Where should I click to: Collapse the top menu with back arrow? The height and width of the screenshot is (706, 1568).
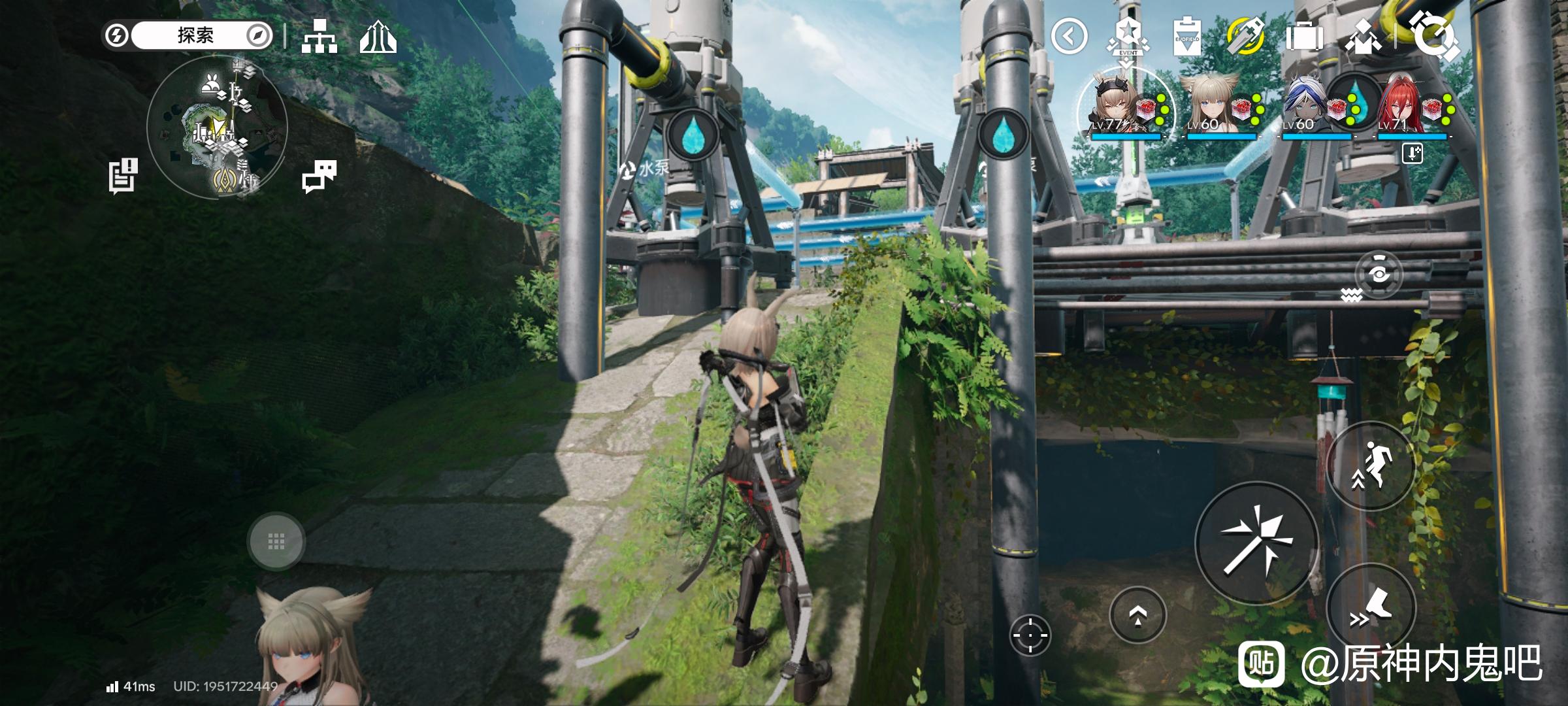pos(1069,37)
